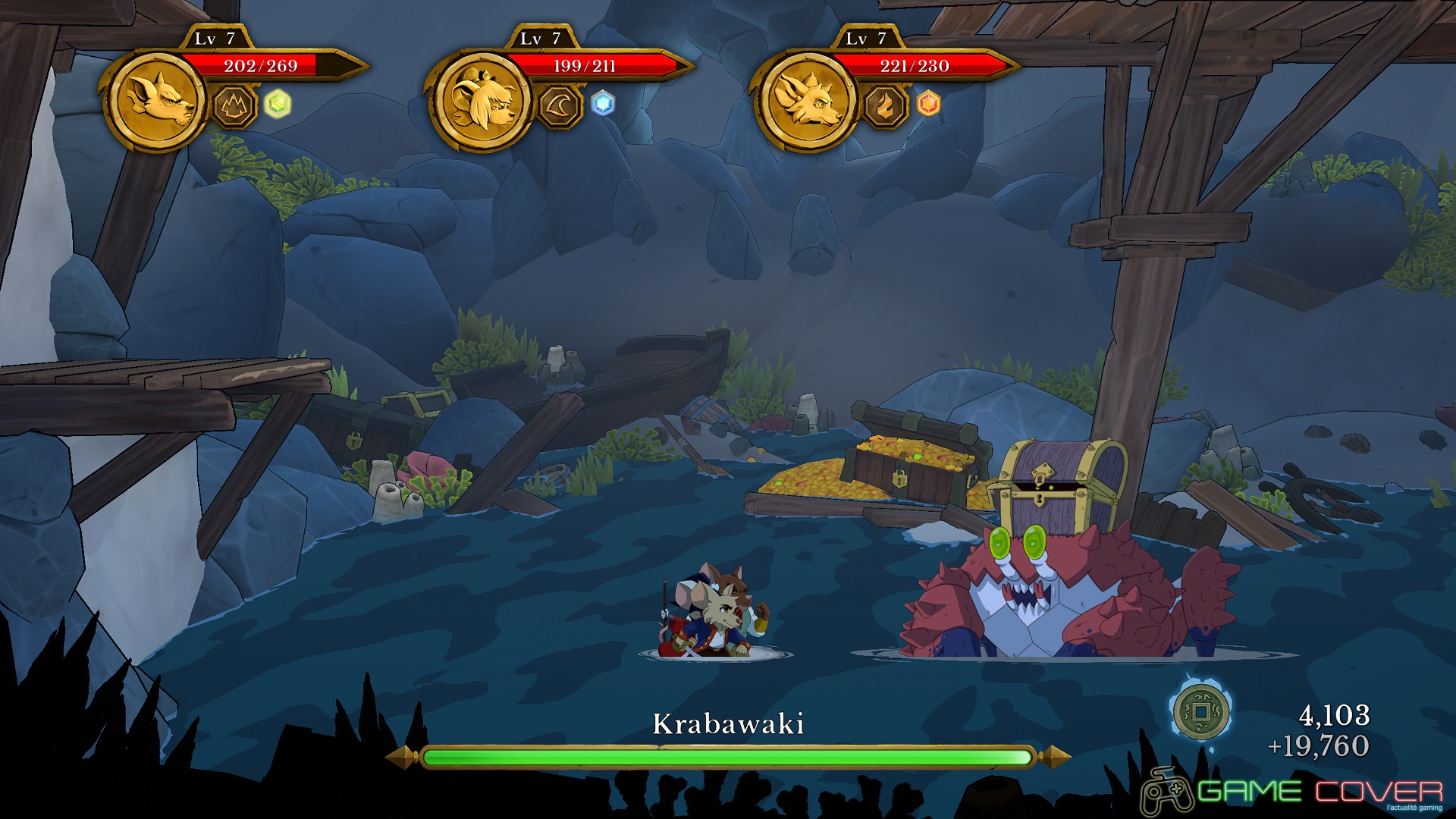This screenshot has height=819, width=1456.
Task: Pick the horned character gold portrait
Action: (807, 101)
